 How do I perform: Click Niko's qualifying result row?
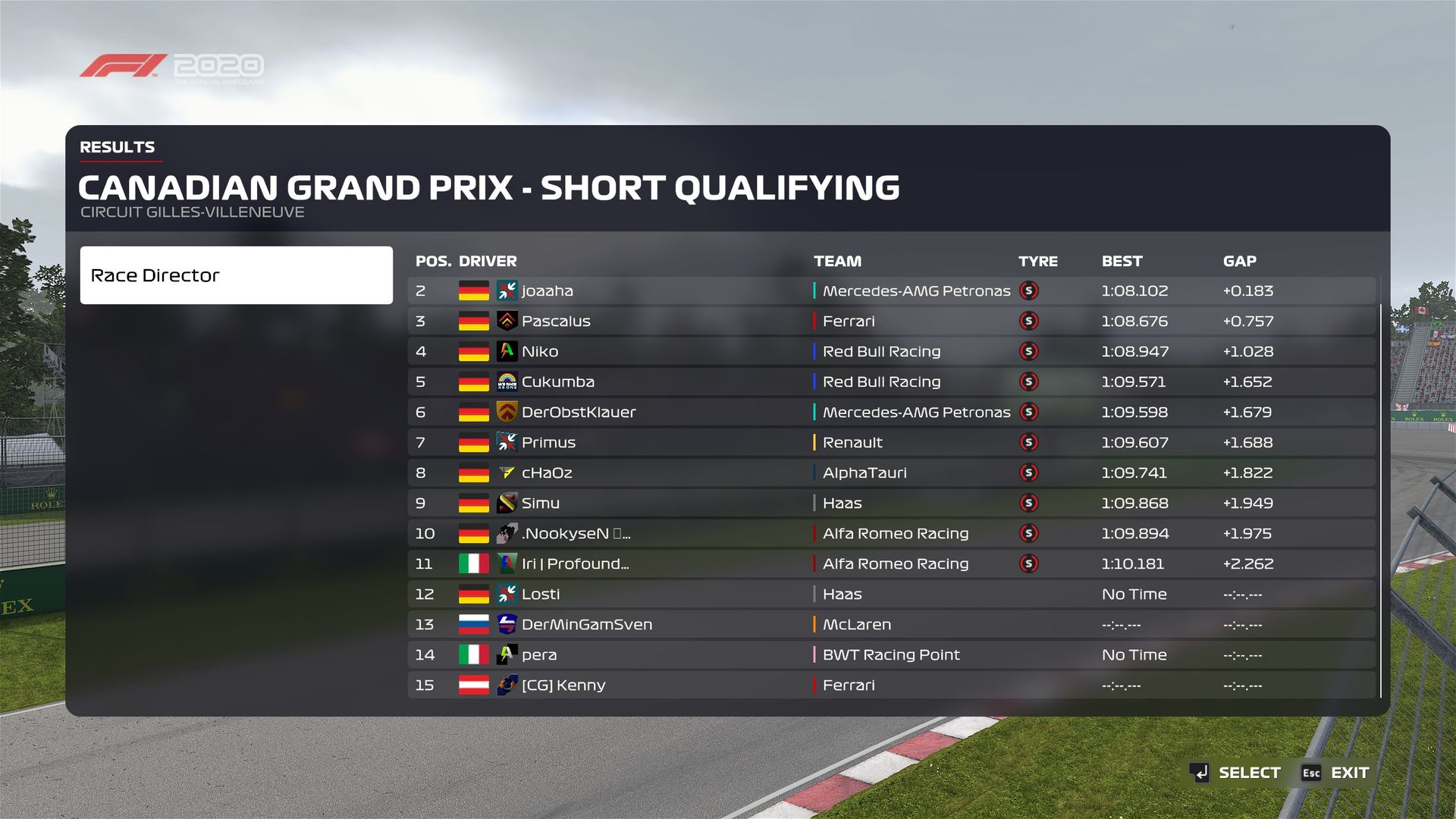tap(891, 352)
